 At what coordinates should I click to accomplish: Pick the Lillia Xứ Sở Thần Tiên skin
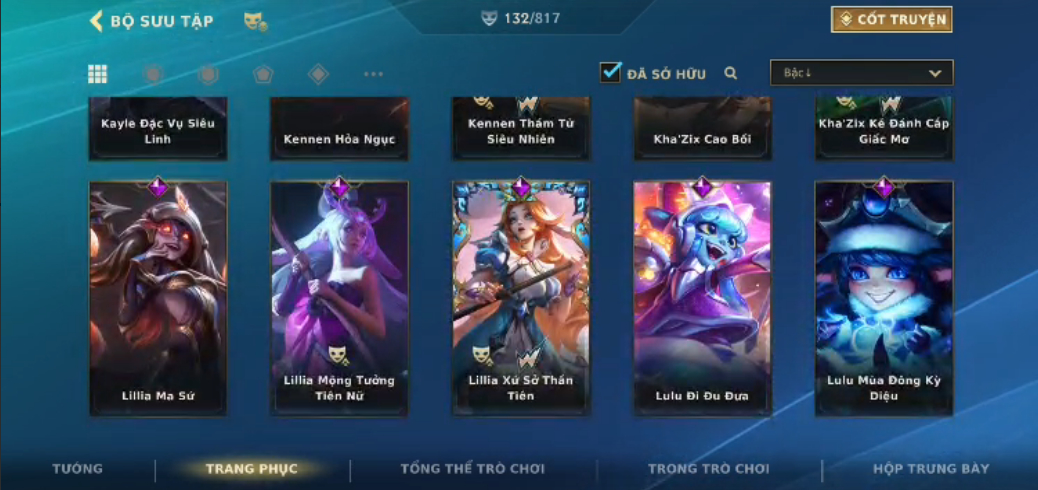pyautogui.click(x=521, y=298)
